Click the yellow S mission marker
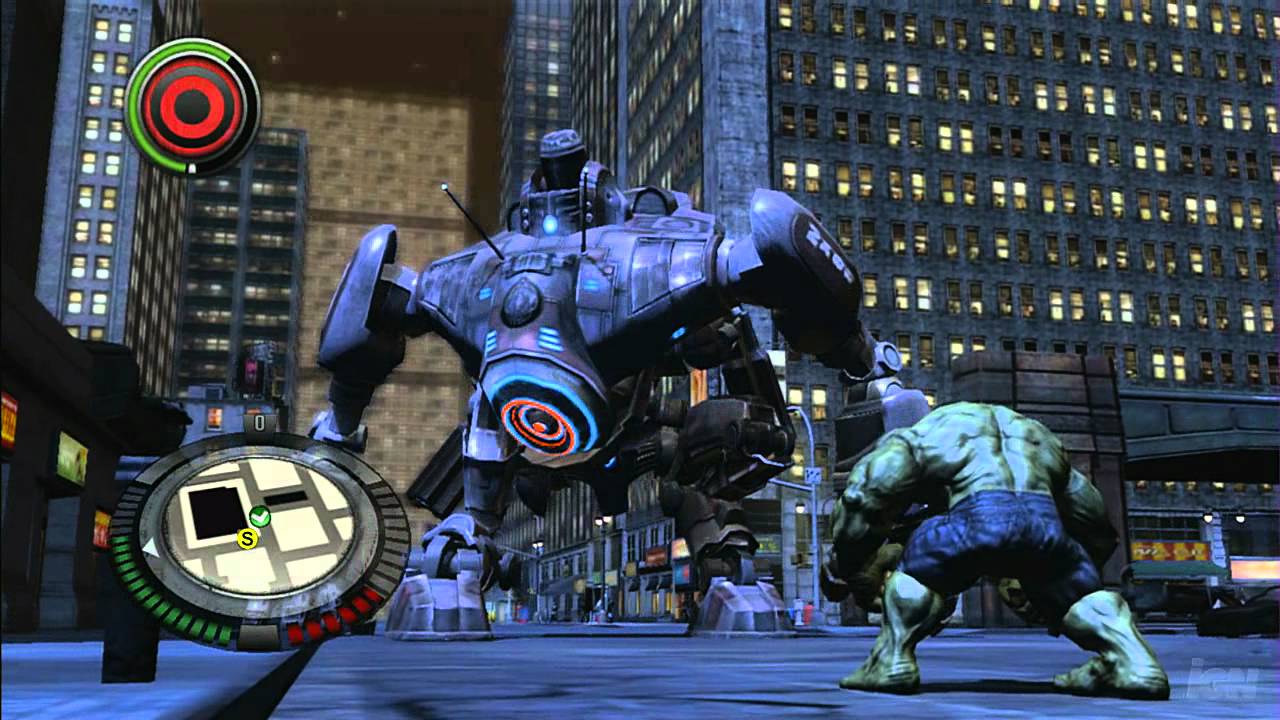Screen dimensions: 1280x720 point(246,538)
